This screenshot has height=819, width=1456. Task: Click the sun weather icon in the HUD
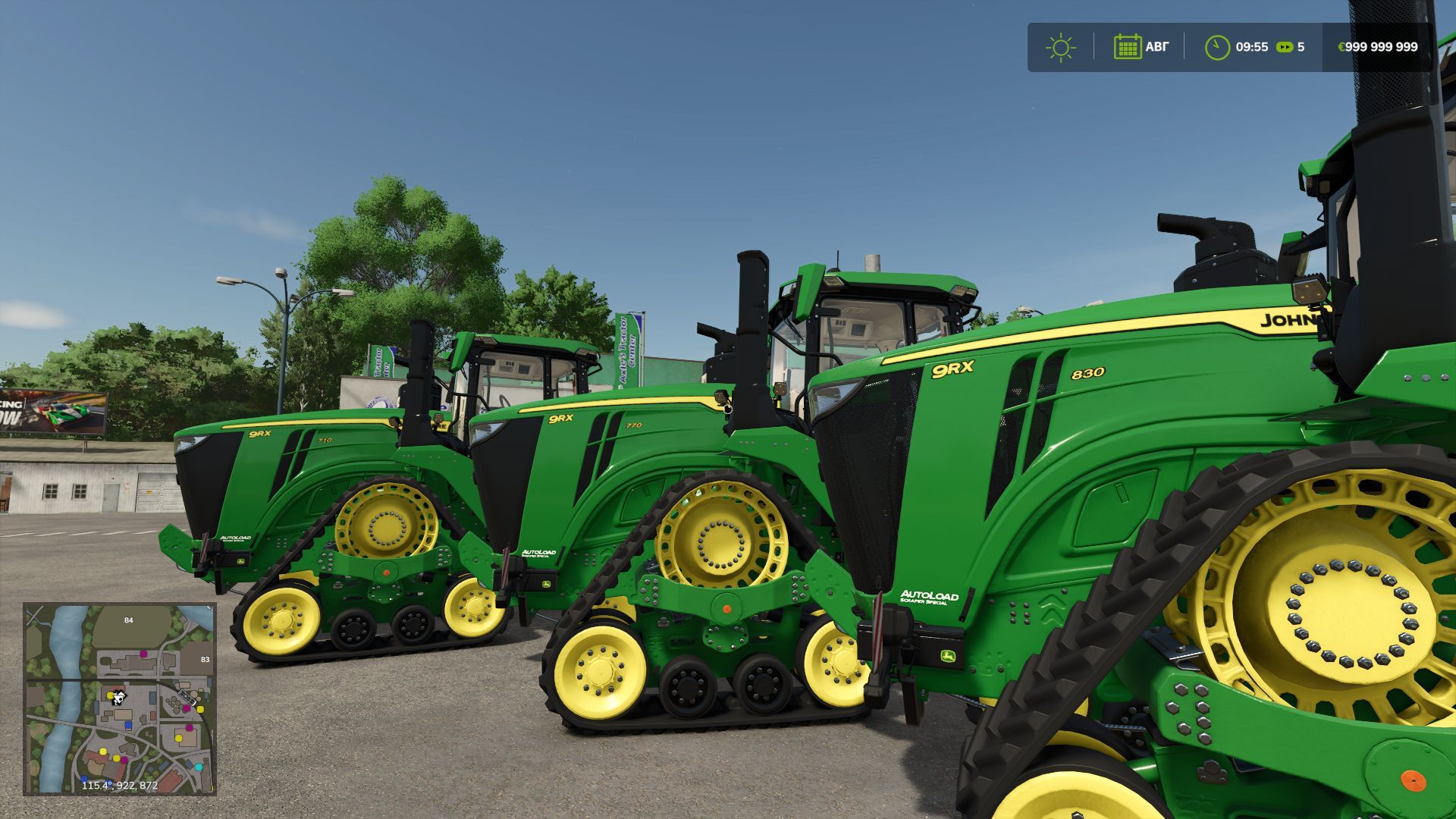(x=1061, y=46)
